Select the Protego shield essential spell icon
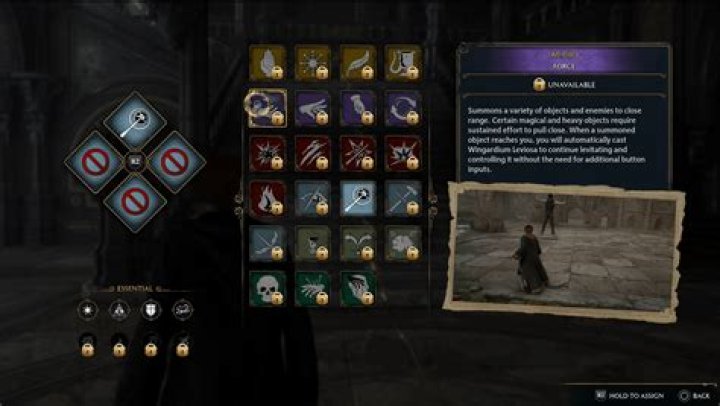The width and height of the screenshot is (720, 406). click(x=151, y=311)
